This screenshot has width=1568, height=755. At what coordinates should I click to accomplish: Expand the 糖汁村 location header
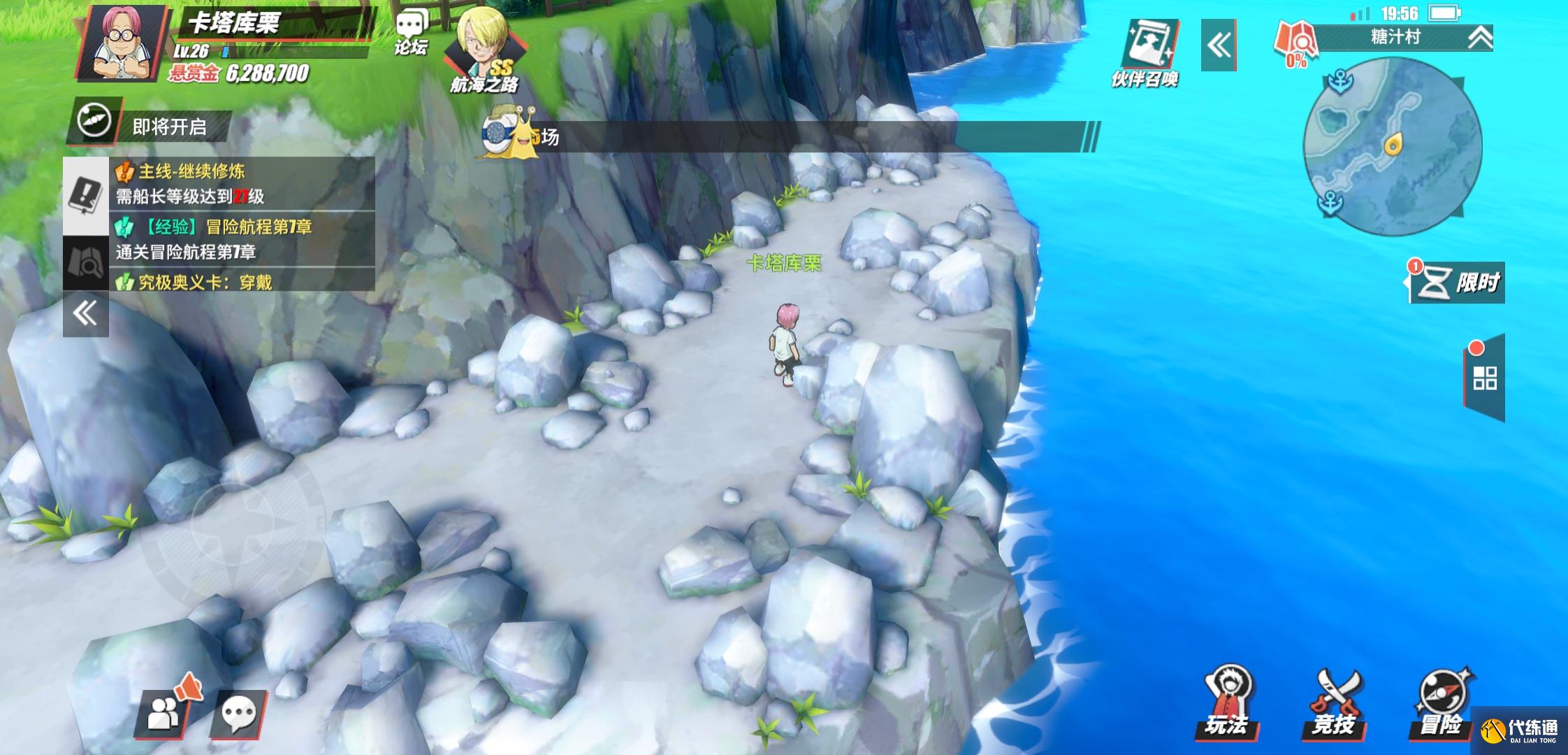point(1479,38)
